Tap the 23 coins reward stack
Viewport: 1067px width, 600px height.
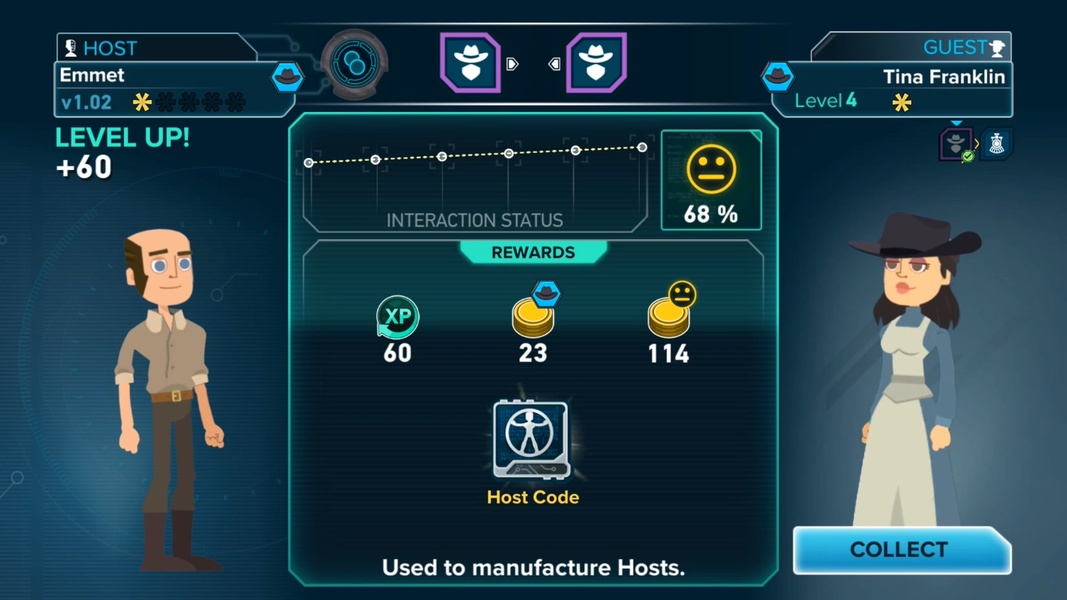[533, 314]
